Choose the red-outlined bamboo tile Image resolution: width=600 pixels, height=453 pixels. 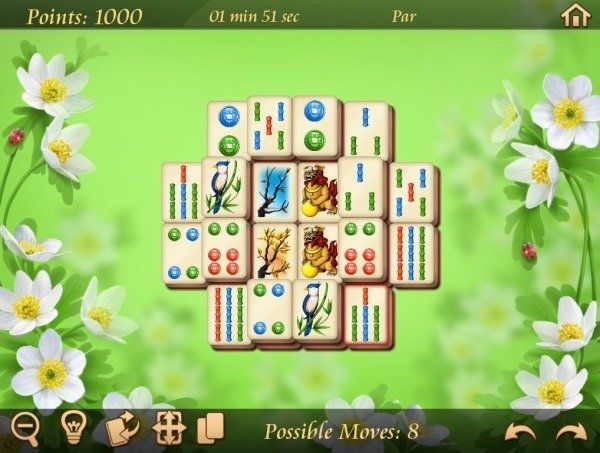368,312
